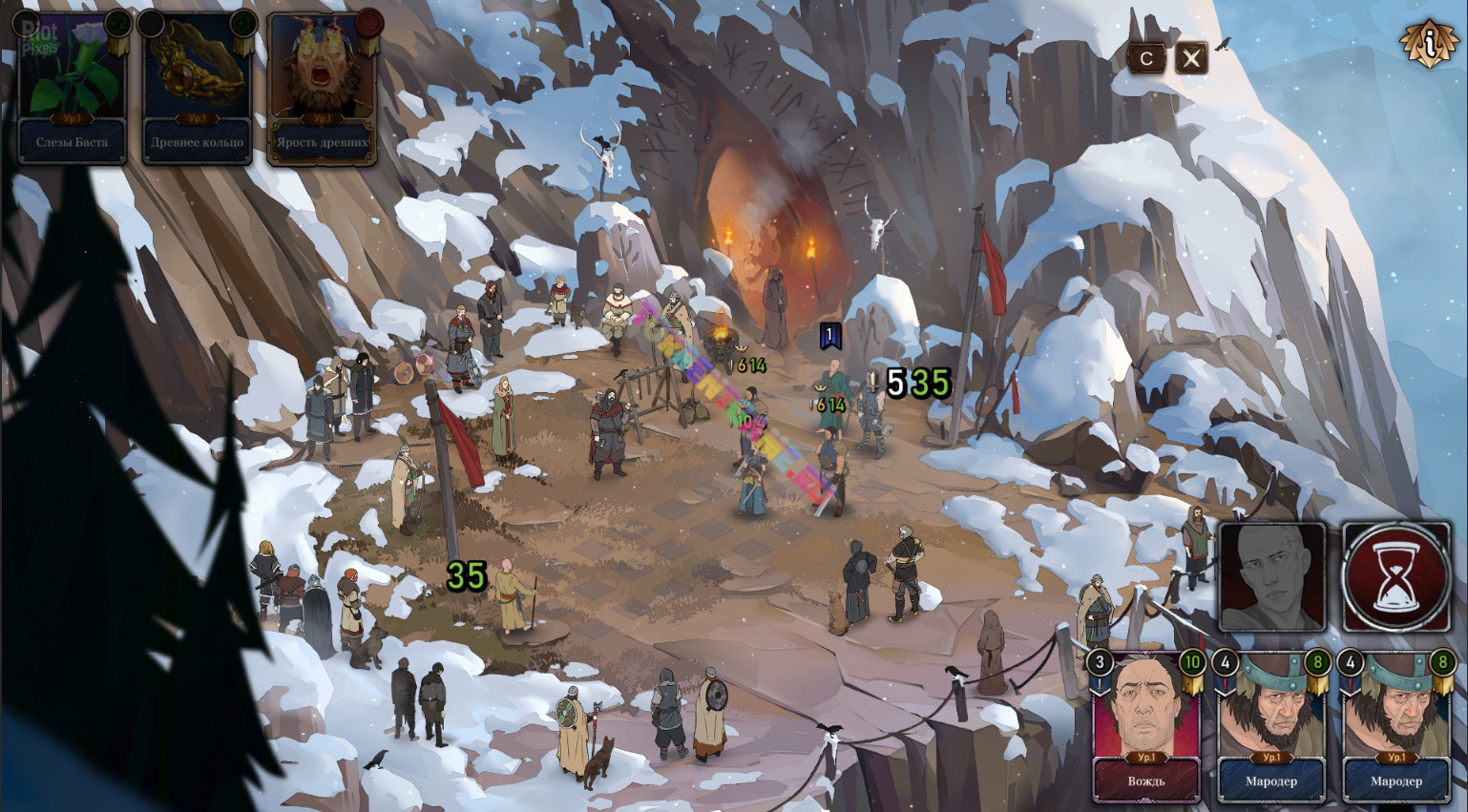Pick the Вождь unit card
The height and width of the screenshot is (812, 1468).
click(1146, 727)
